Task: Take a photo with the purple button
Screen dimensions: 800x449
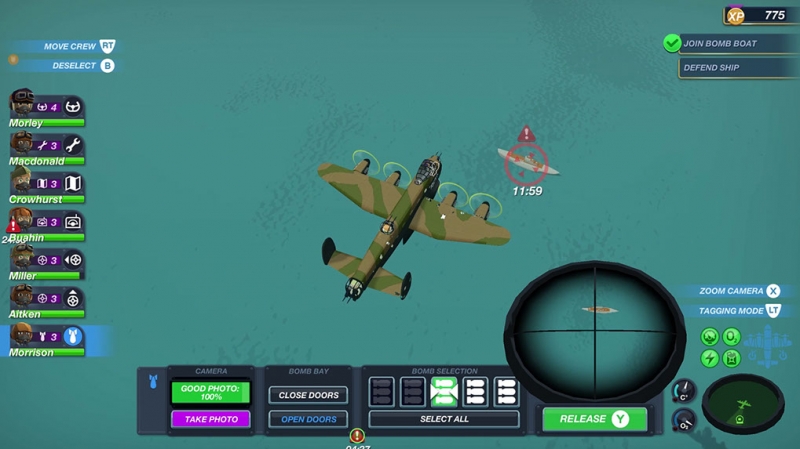Action: 210,419
